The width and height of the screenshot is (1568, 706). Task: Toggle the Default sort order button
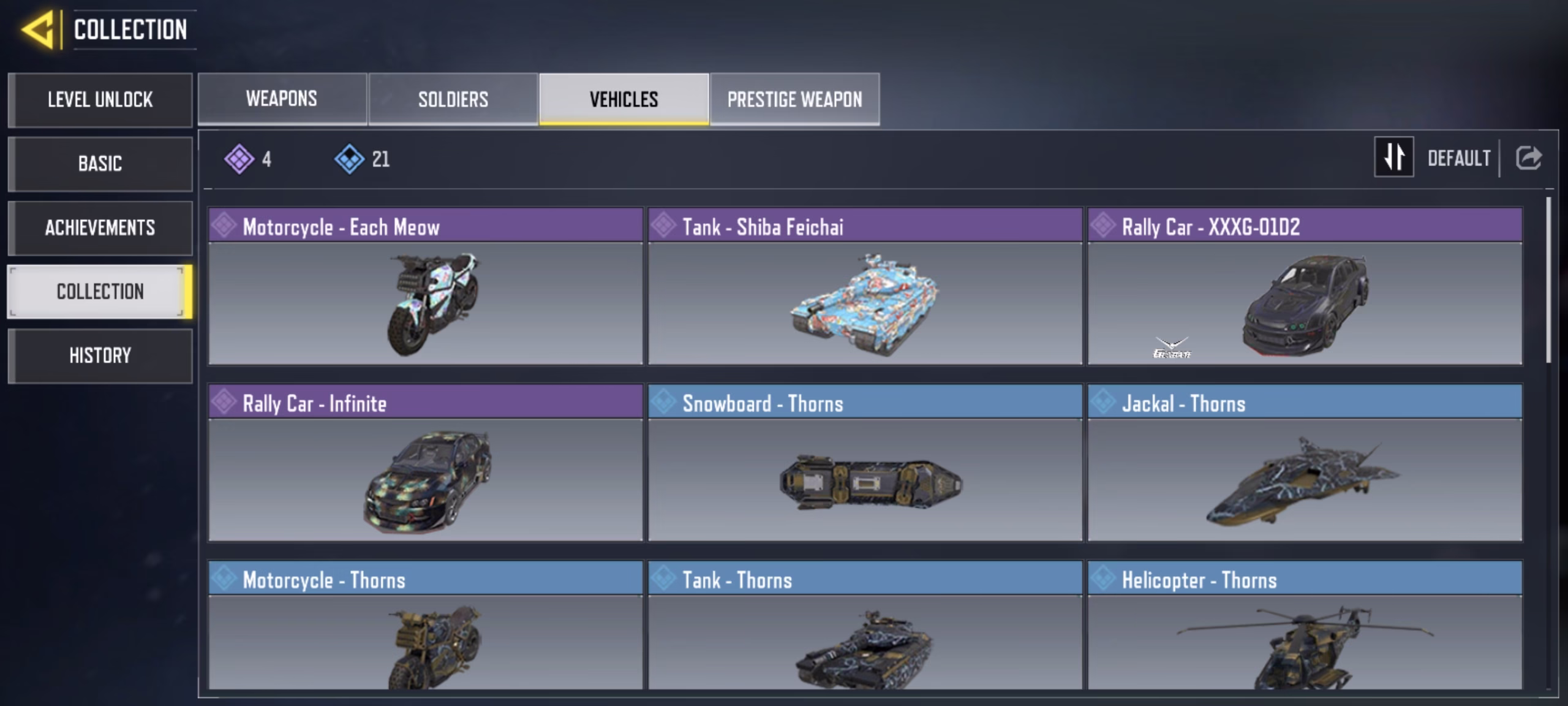tap(1394, 158)
